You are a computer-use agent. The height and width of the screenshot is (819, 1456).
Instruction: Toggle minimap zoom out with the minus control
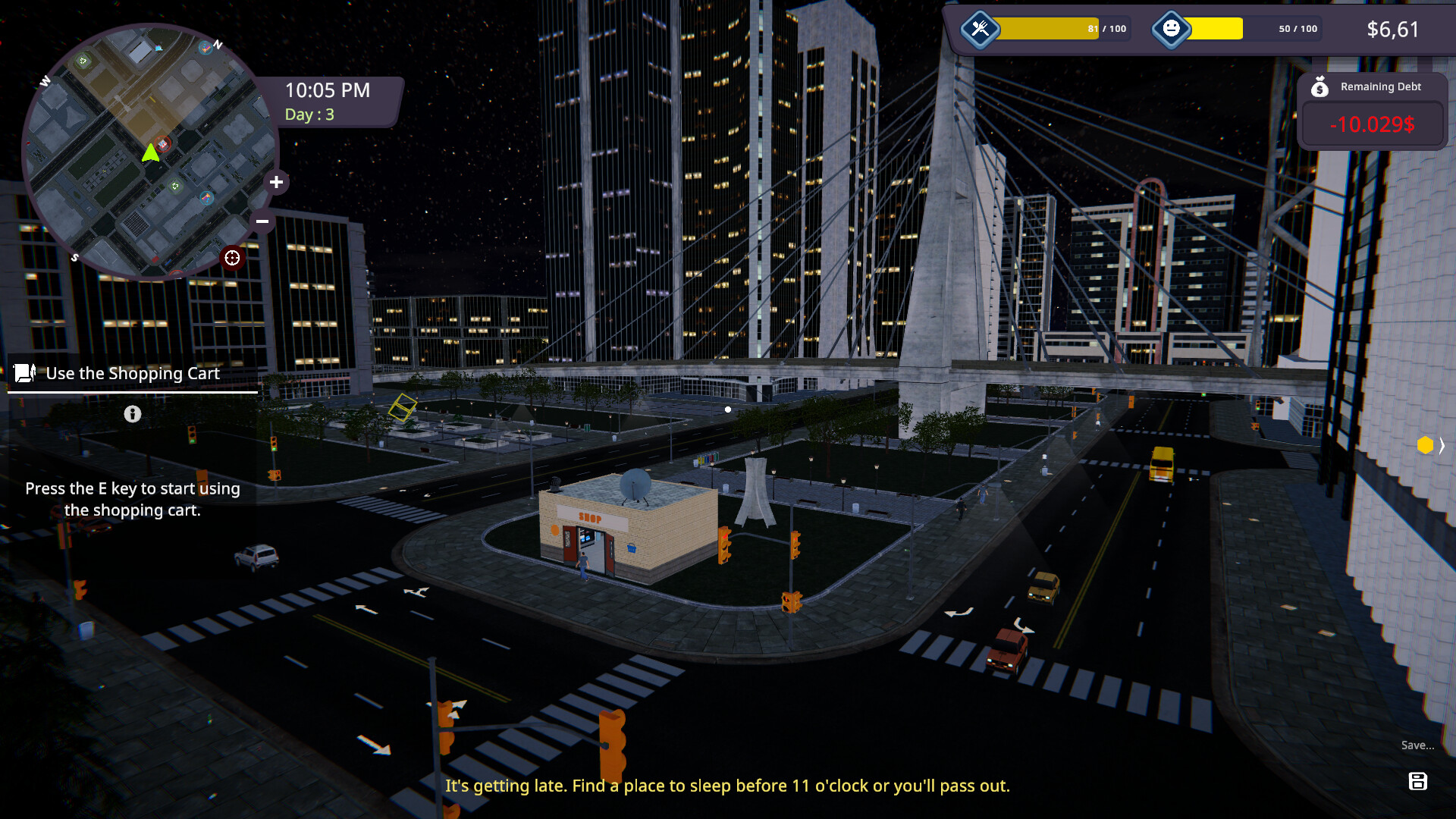click(262, 221)
